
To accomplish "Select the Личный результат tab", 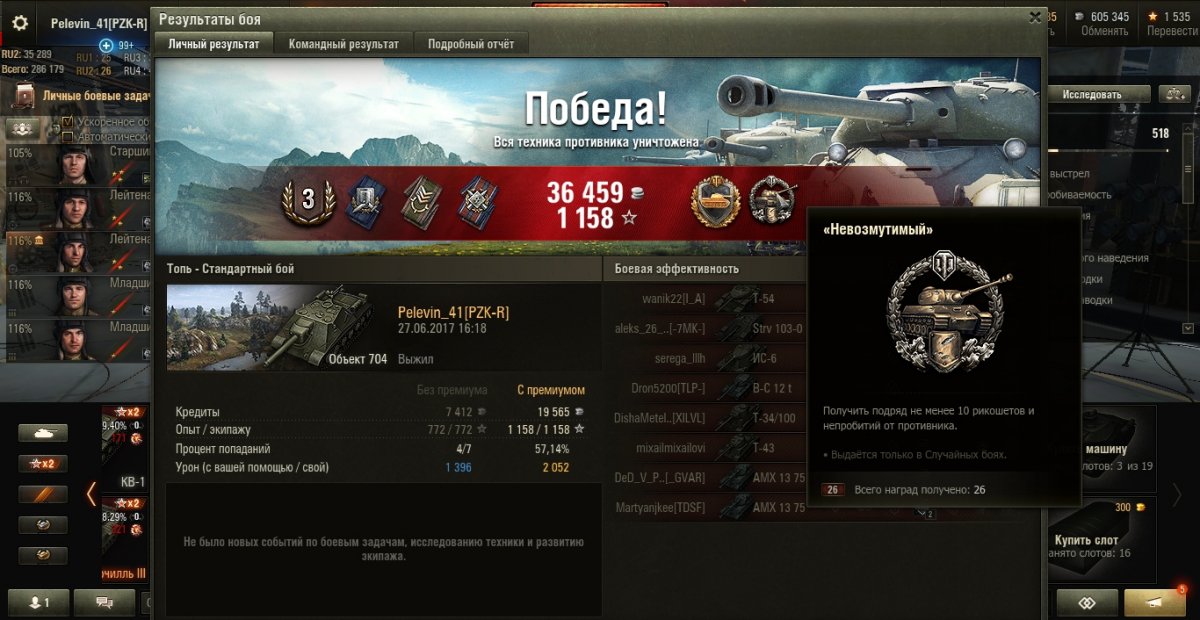I will (213, 44).
